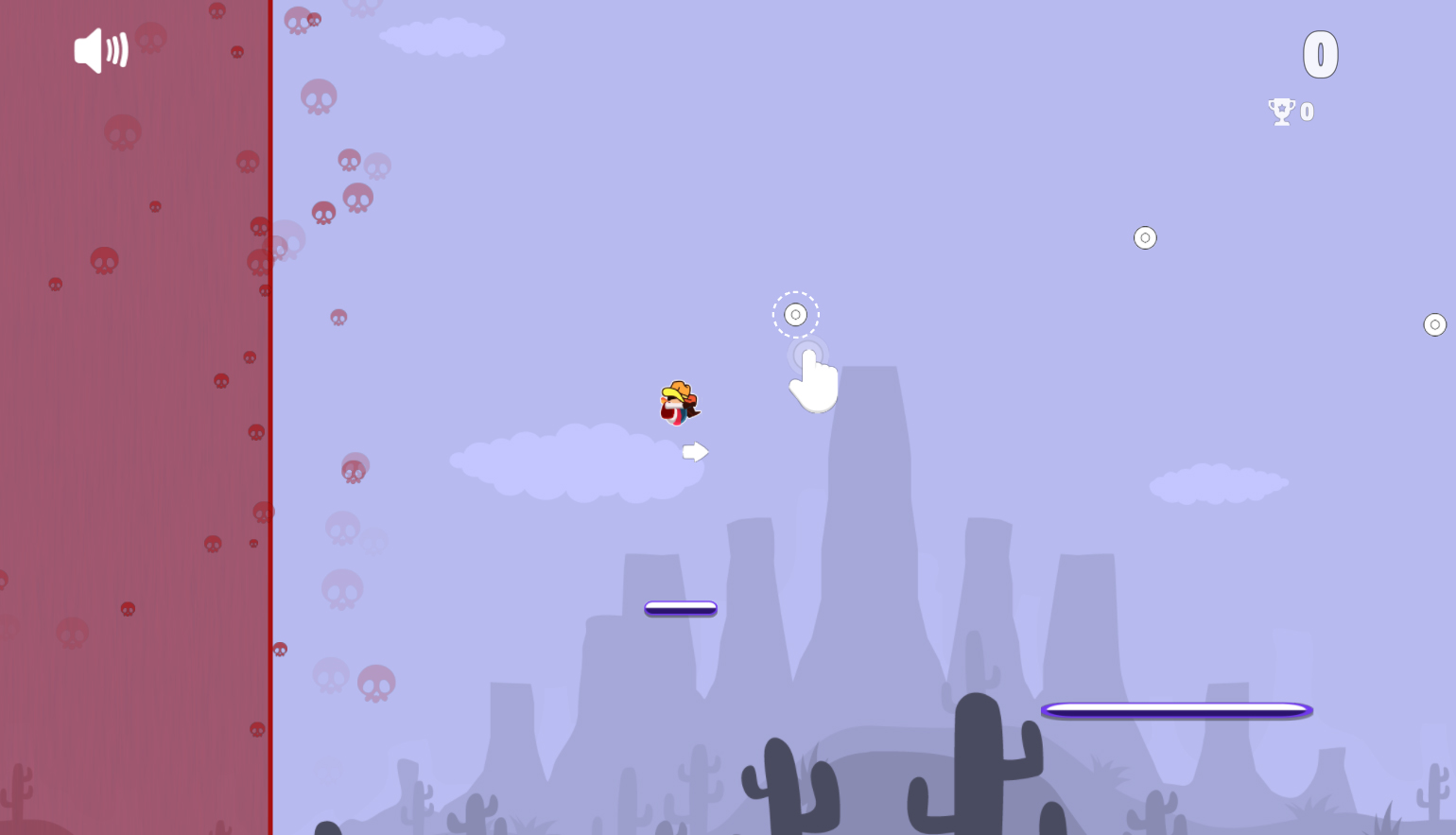Tap the white hand tutorial pointer
Viewport: 1456px width, 835px height.
(x=814, y=380)
